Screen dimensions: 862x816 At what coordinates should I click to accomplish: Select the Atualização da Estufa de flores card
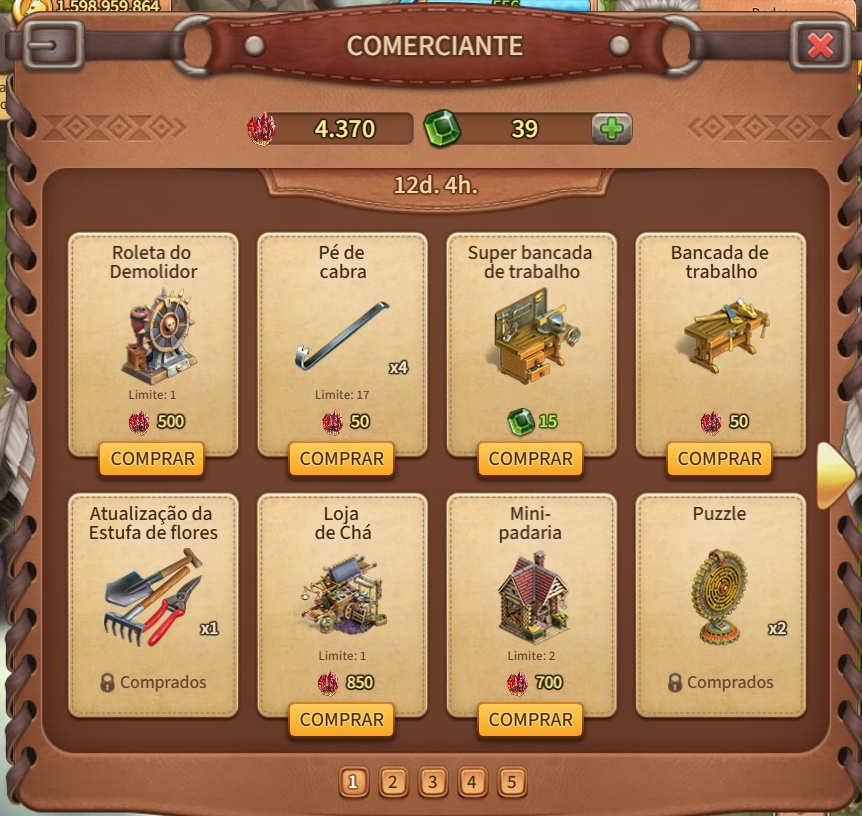153,604
